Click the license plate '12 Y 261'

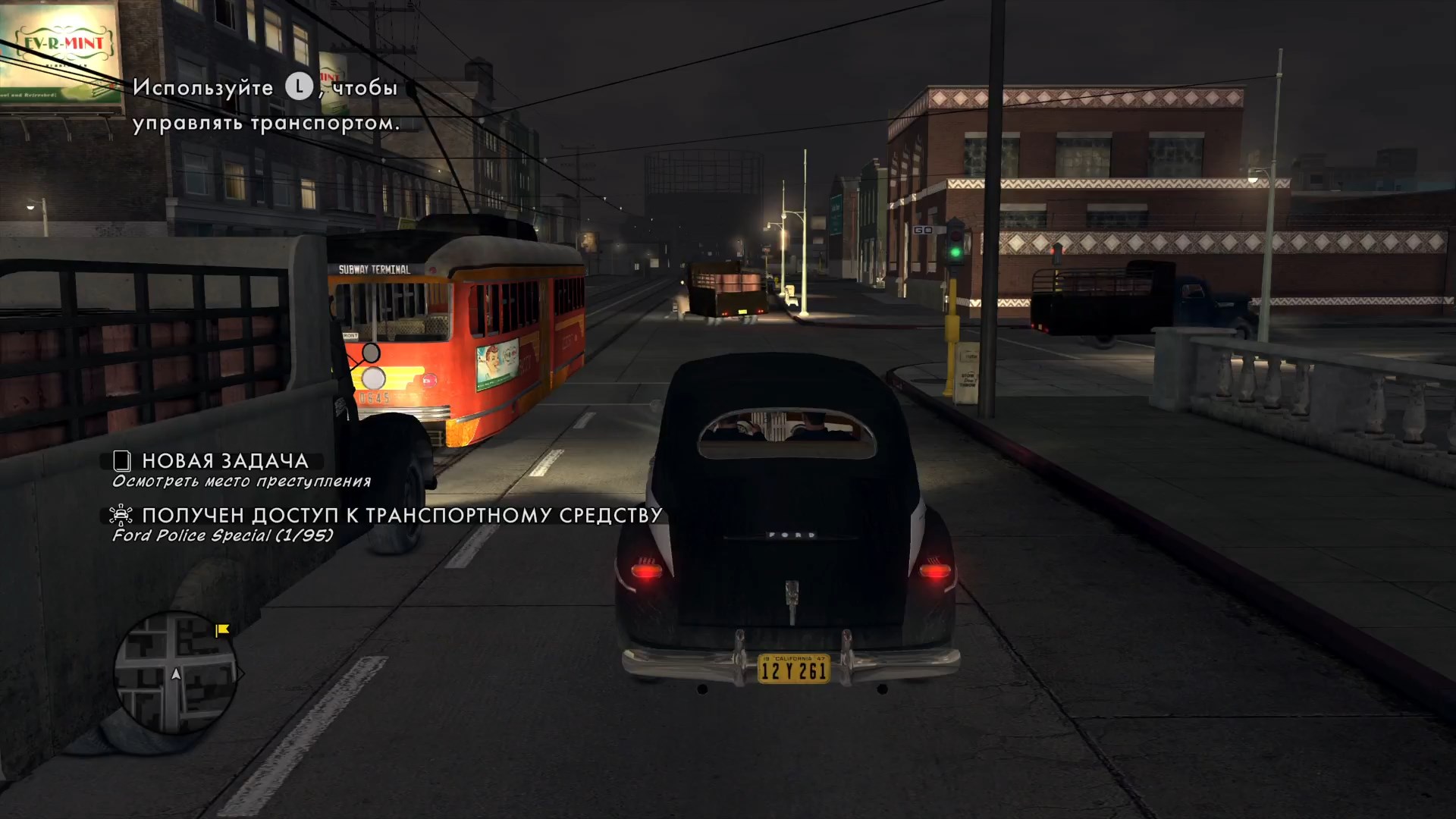(x=793, y=670)
